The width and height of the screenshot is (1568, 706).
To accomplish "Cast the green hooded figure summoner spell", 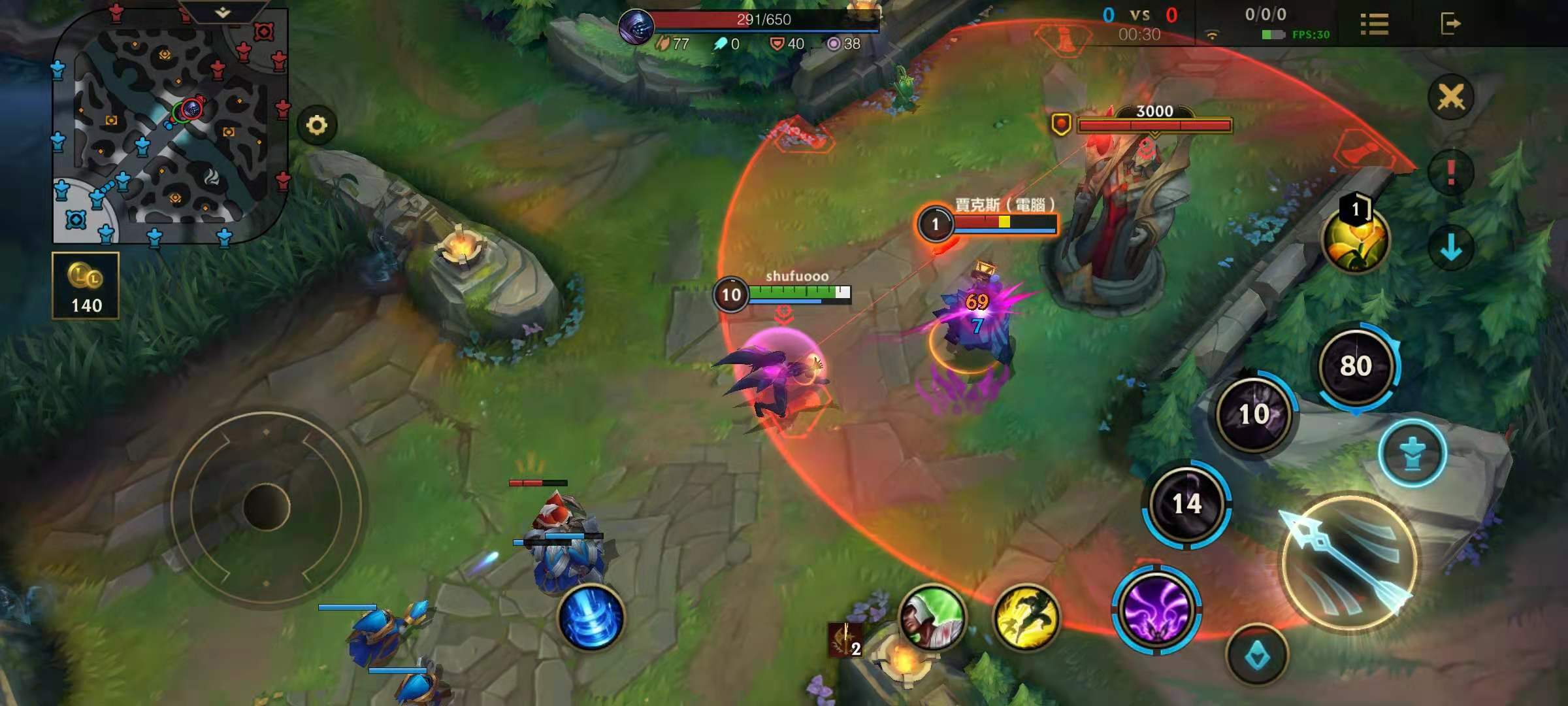I will click(932, 618).
